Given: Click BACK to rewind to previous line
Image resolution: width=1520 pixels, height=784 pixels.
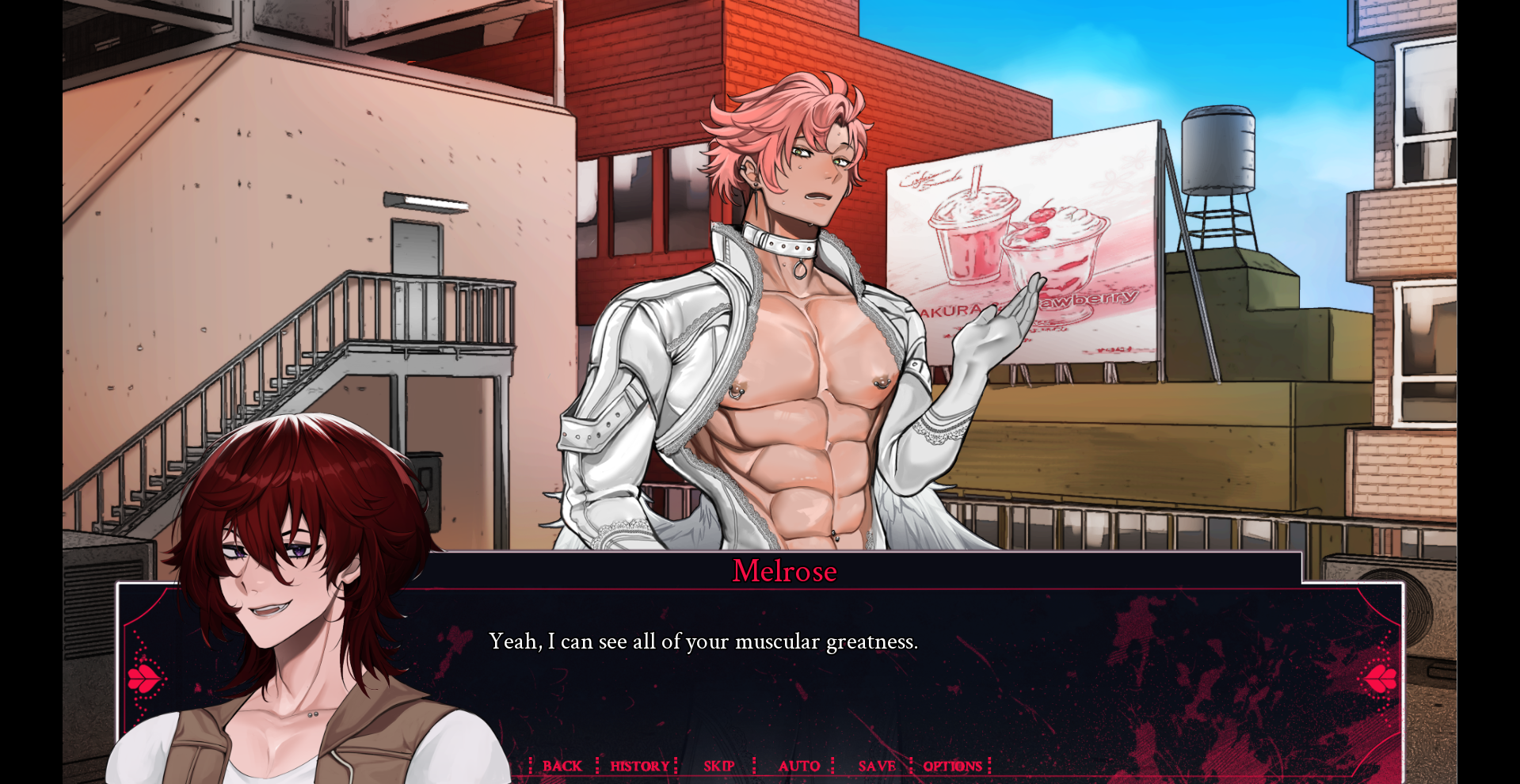Looking at the screenshot, I should 562,766.
